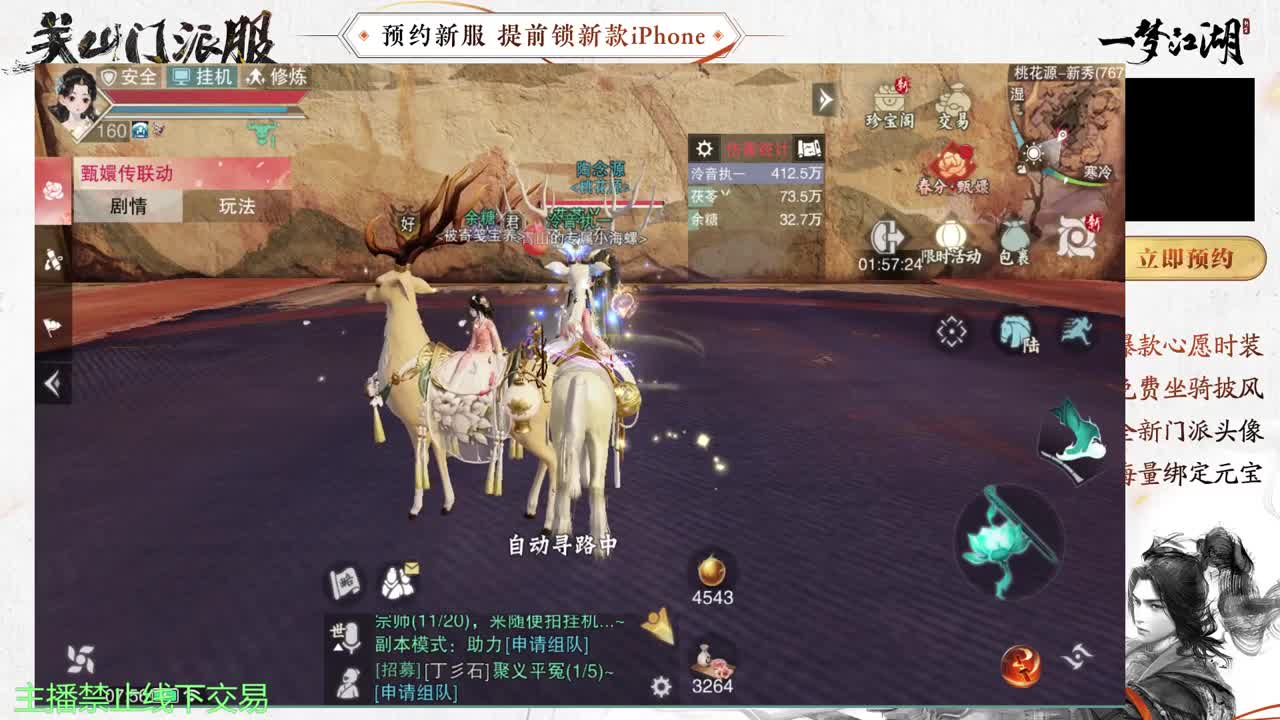Expand the chevron panel above 珍宝阁
Screen dimensions: 1280x720
[x=823, y=98]
